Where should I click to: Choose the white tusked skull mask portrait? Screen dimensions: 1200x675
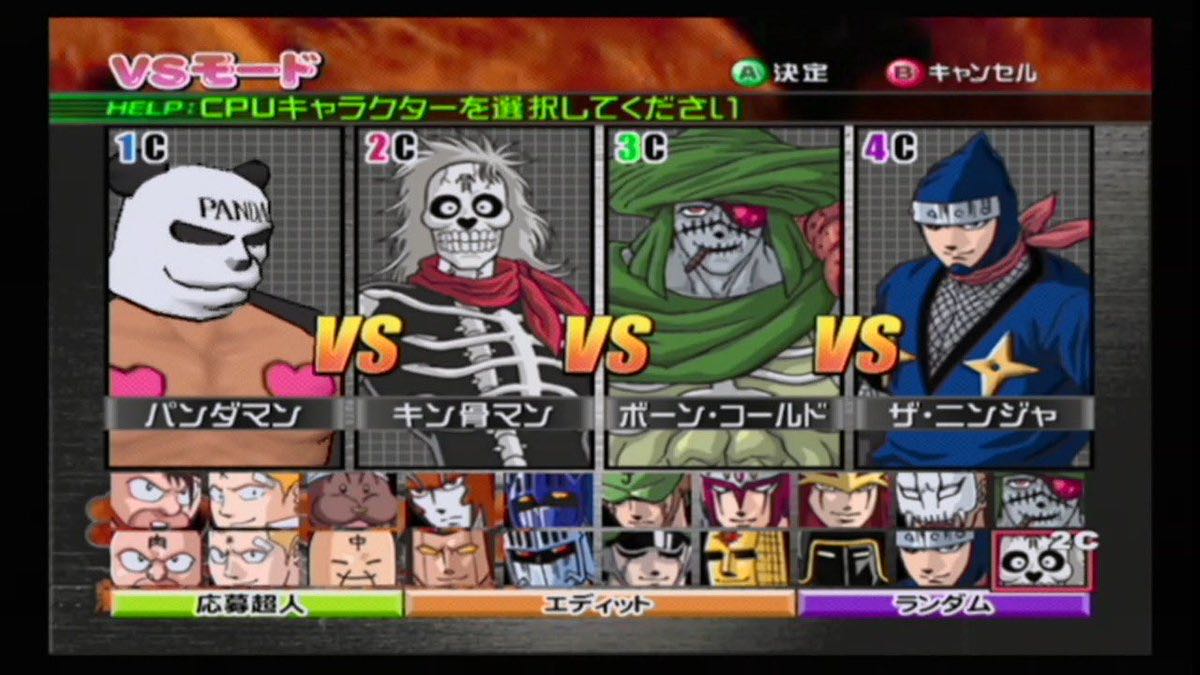tap(941, 501)
